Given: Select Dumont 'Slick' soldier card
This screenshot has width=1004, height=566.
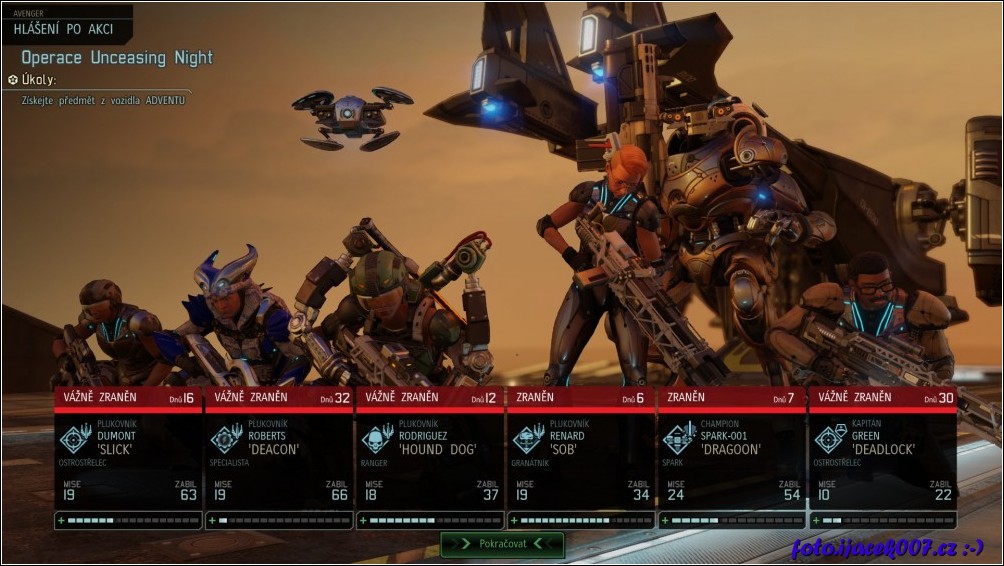Looking at the screenshot, I should click(128, 455).
